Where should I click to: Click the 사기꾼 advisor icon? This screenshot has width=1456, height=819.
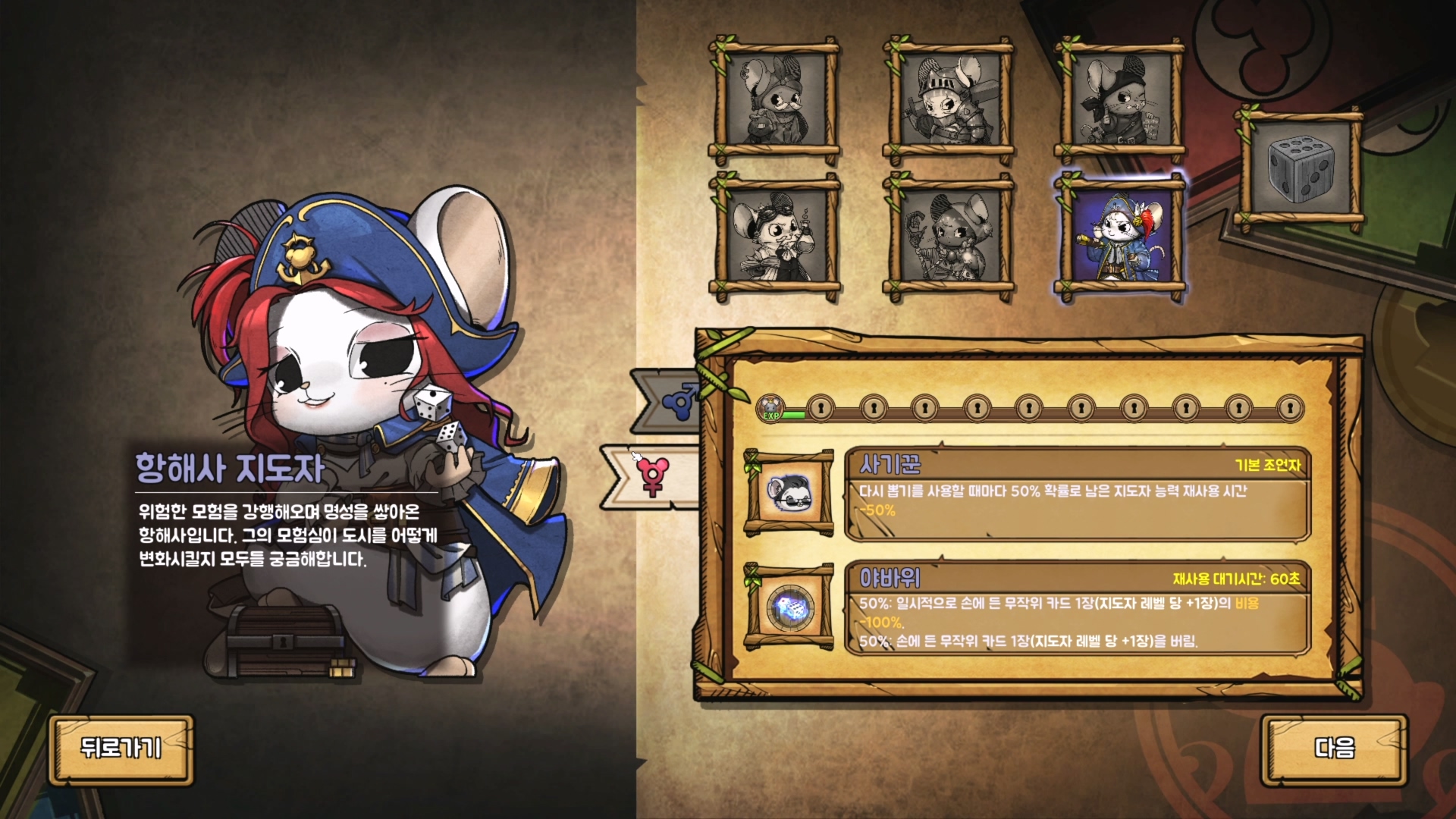tap(789, 493)
